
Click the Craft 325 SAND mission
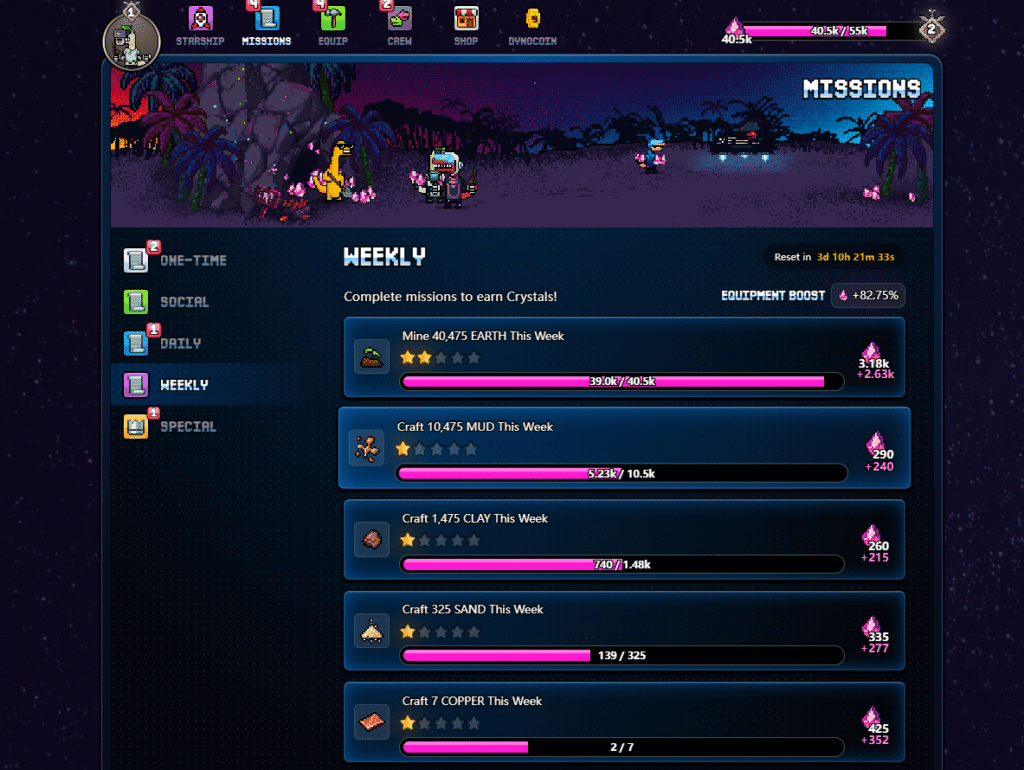(x=624, y=631)
